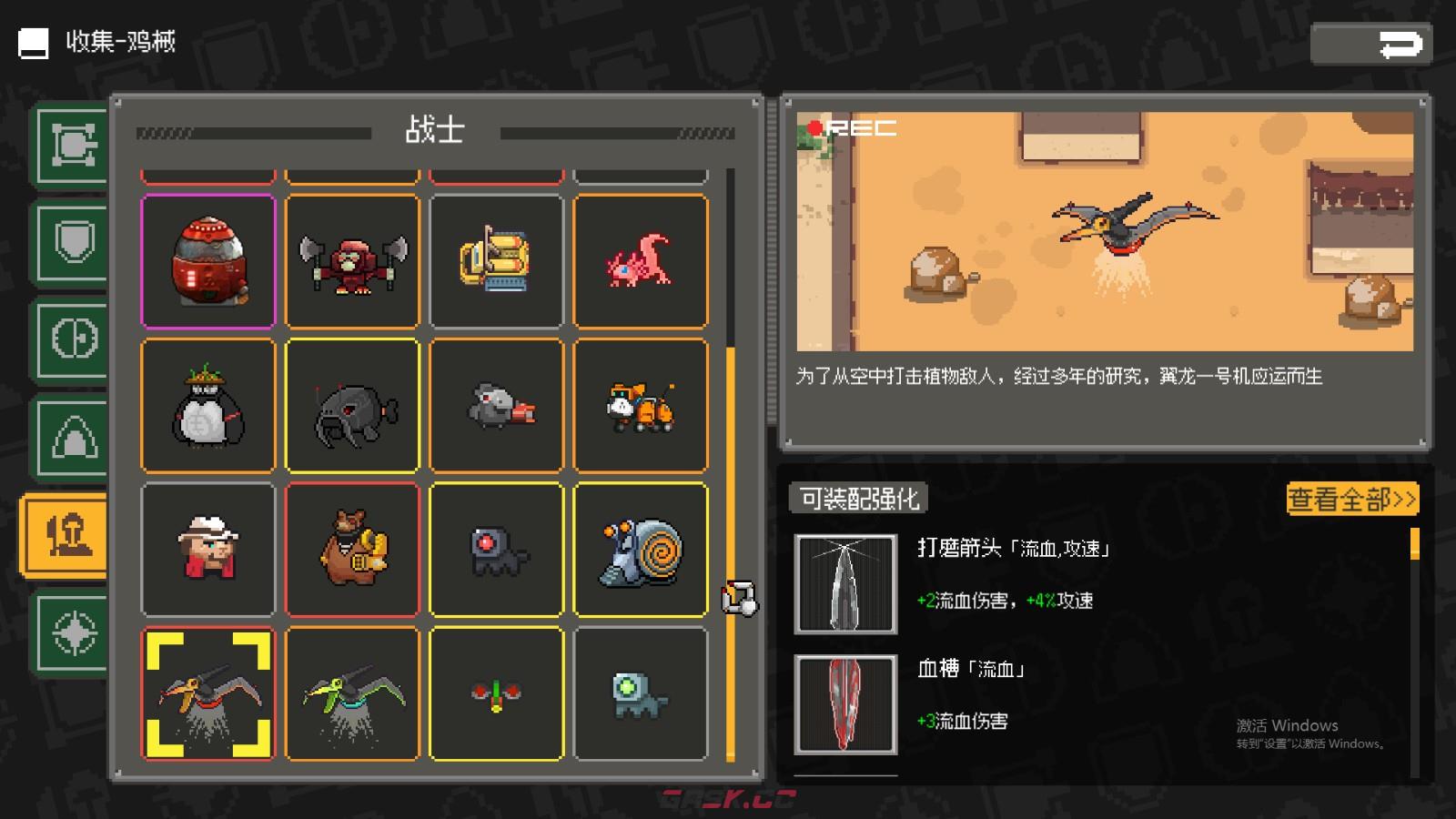This screenshot has width=1456, height=819.
Task: Click the 战士 title header
Action: click(x=435, y=132)
